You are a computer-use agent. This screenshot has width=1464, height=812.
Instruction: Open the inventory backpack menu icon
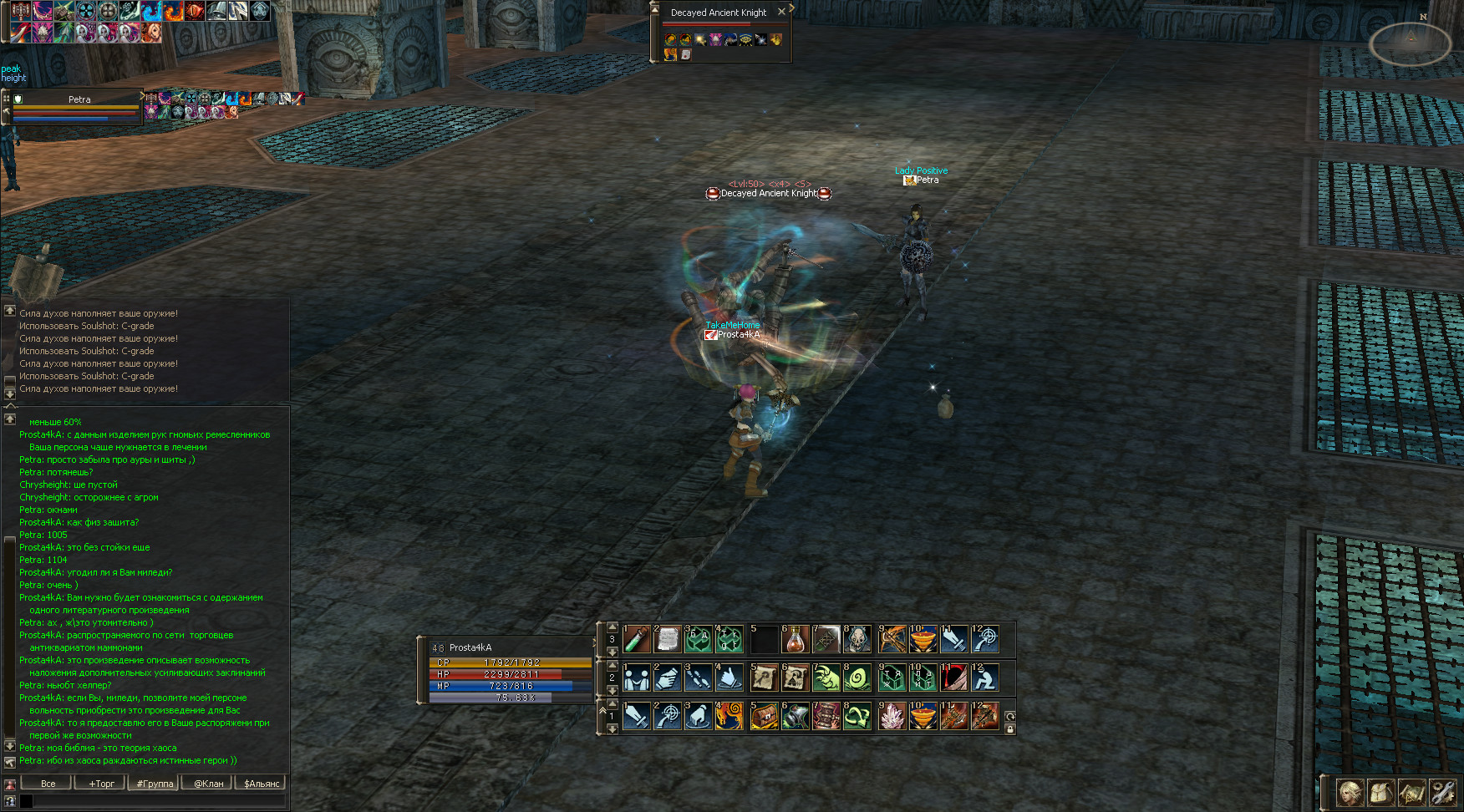click(x=1380, y=792)
